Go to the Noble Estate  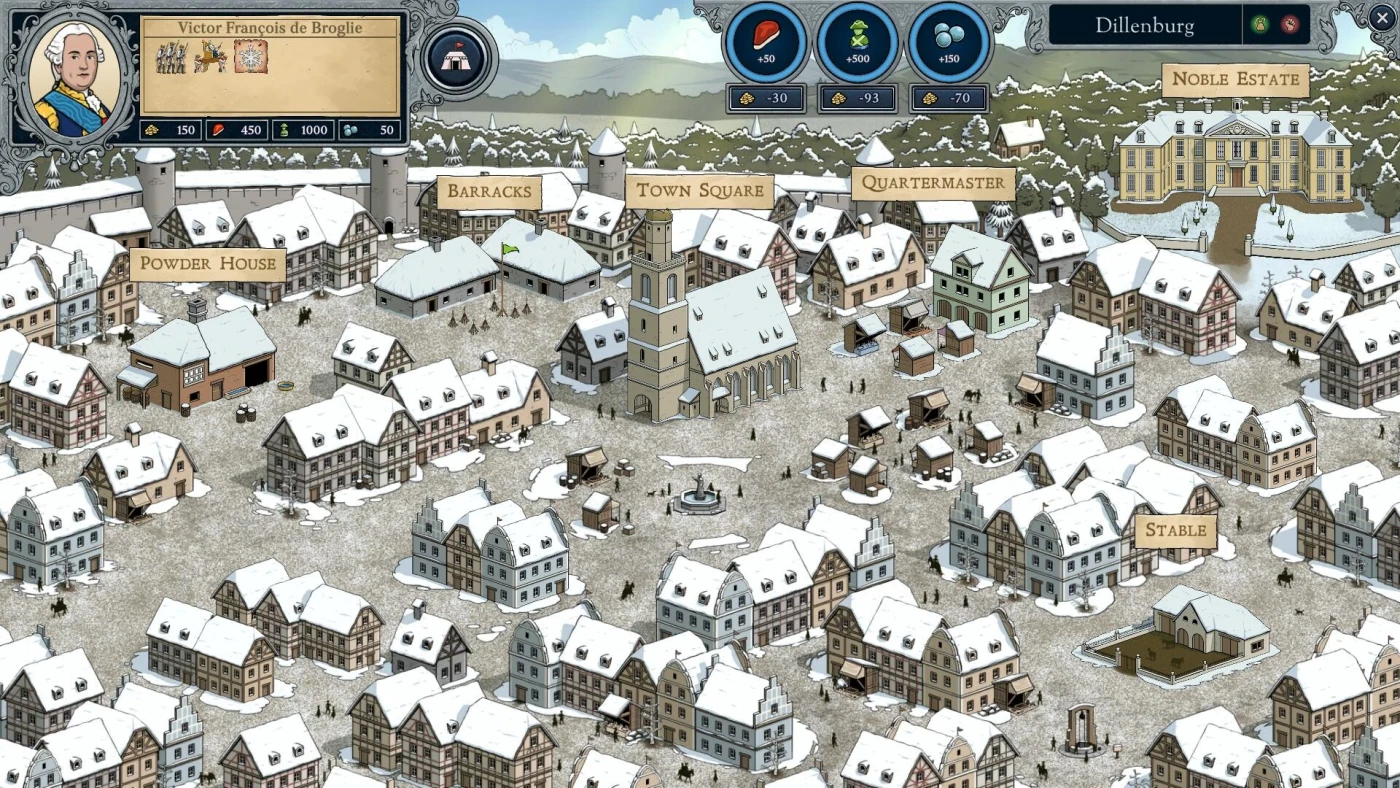click(x=1235, y=79)
